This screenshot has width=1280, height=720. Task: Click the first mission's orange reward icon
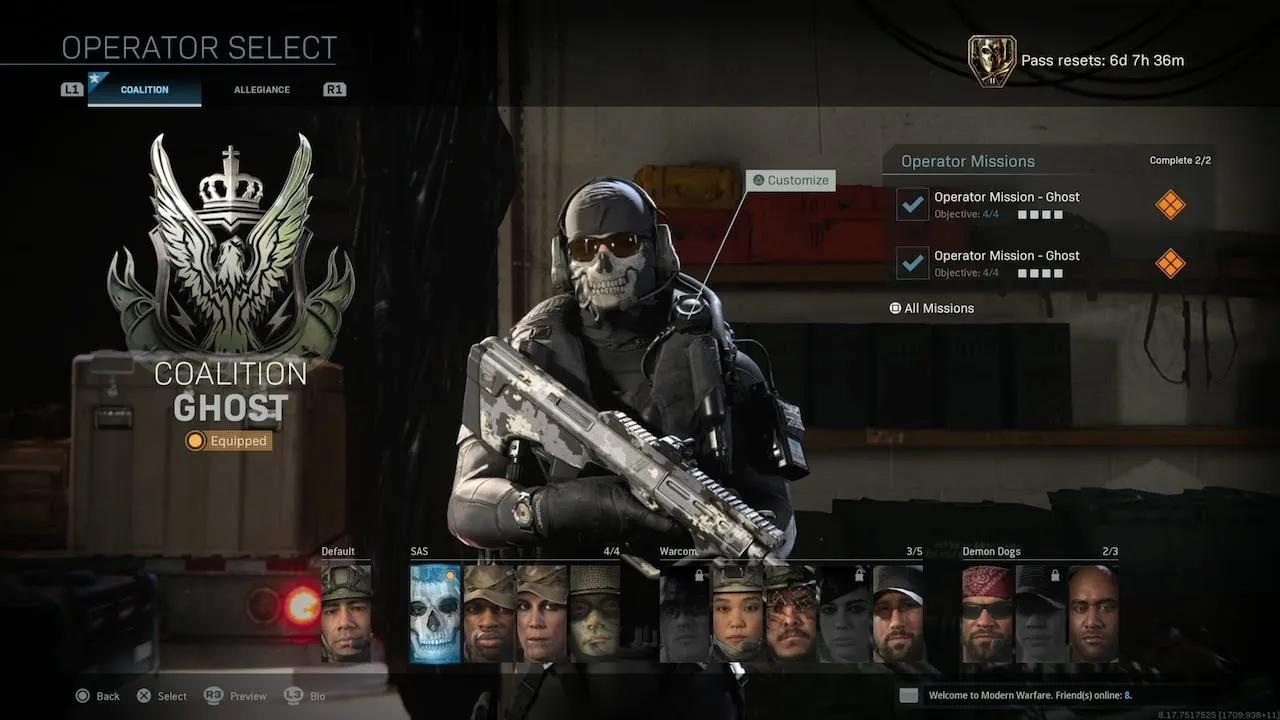coord(1170,204)
